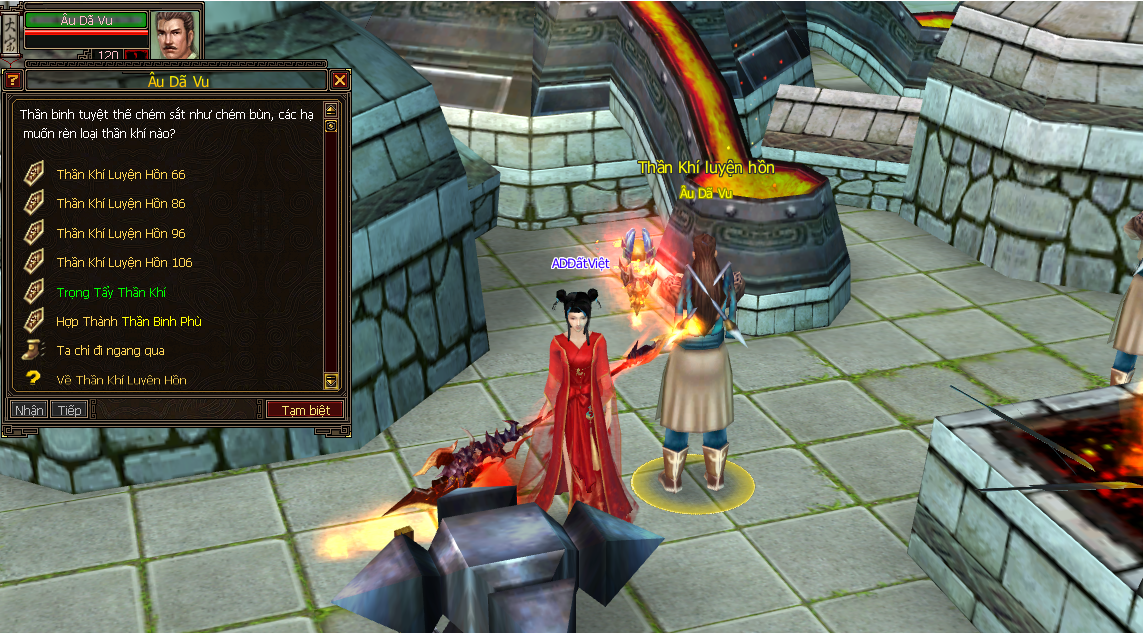
Task: Open Hợp Thành Thần Binh Phù option
Action: click(x=129, y=321)
